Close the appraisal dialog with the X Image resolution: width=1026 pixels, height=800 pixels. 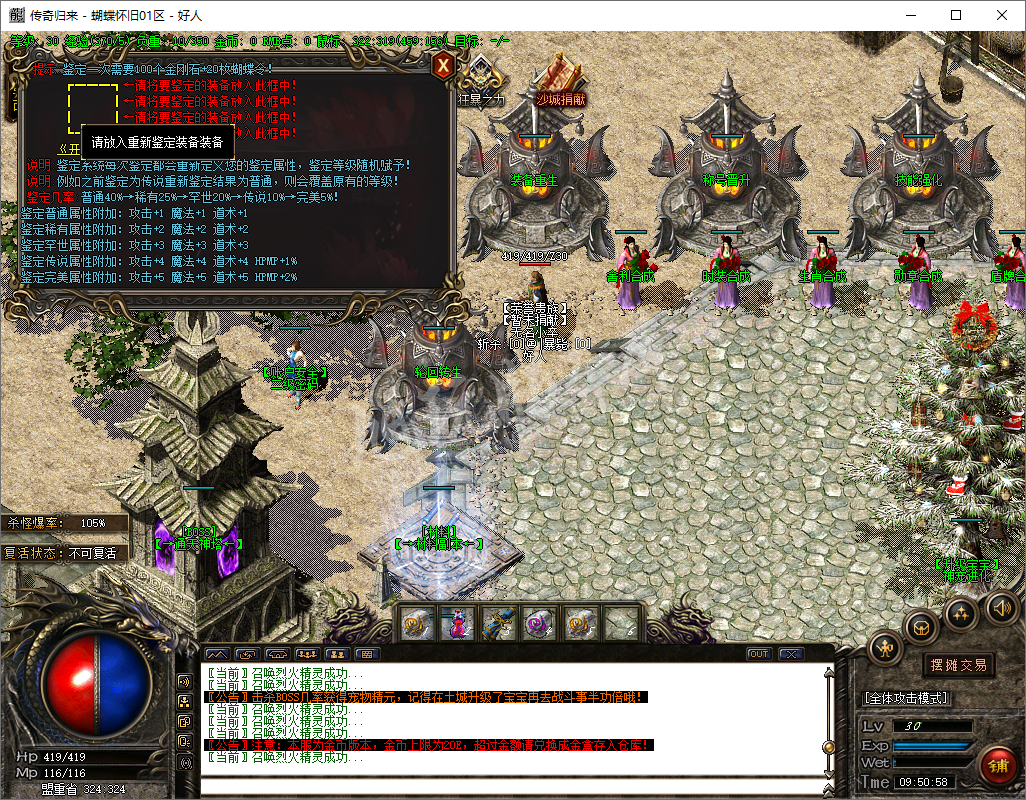pyautogui.click(x=442, y=66)
